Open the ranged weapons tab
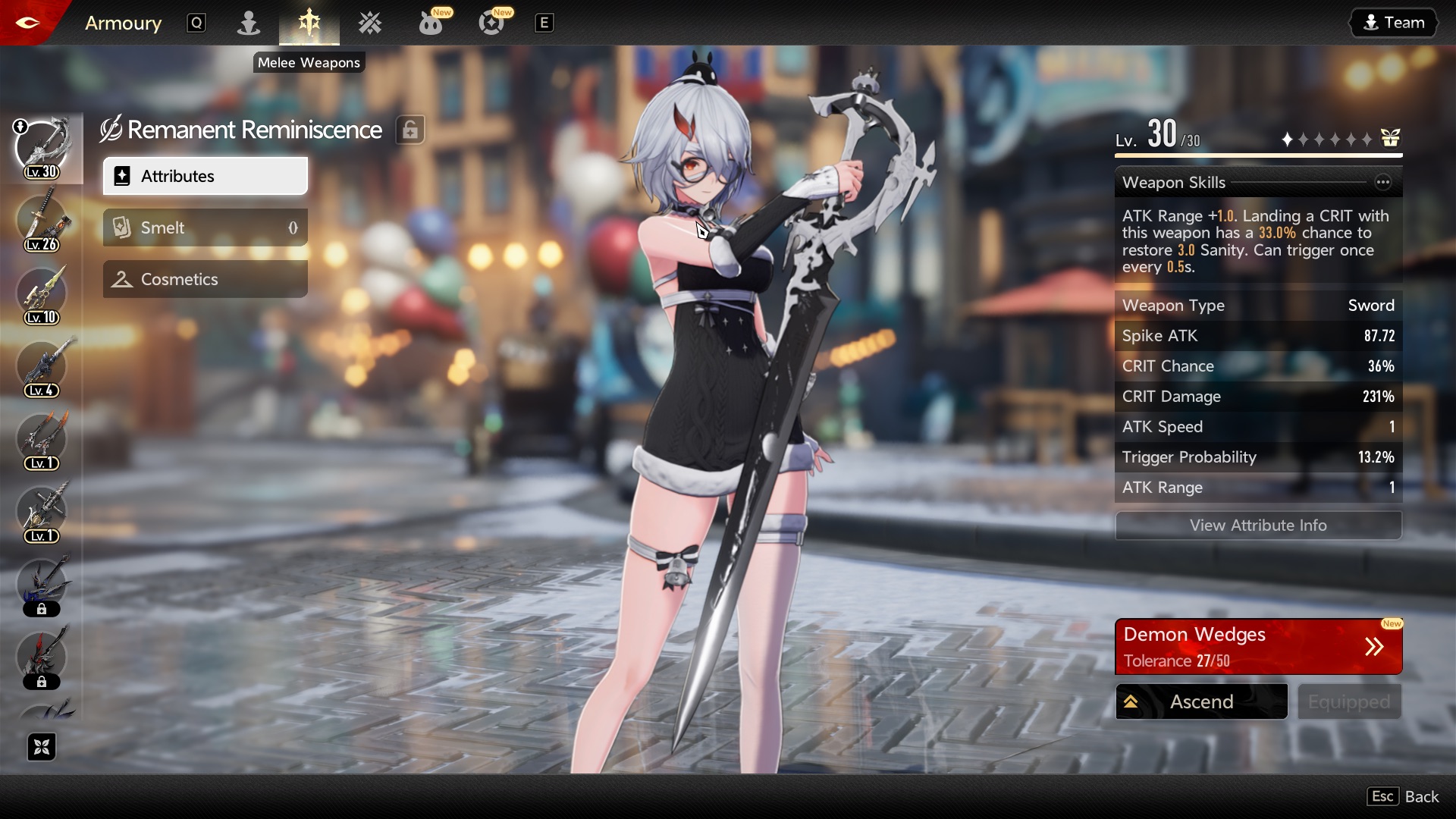This screenshot has width=1456, height=819. 370,23
